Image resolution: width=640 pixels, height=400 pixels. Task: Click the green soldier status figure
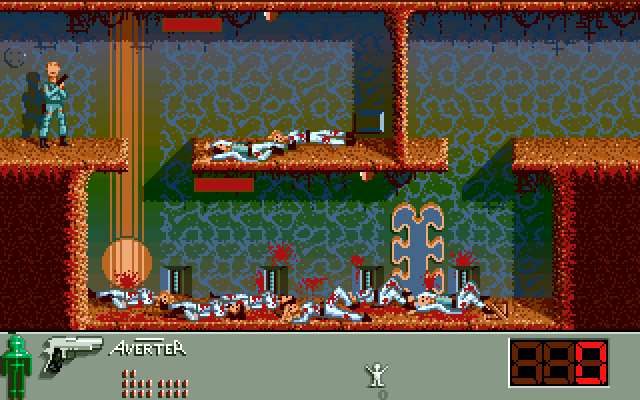(16, 365)
